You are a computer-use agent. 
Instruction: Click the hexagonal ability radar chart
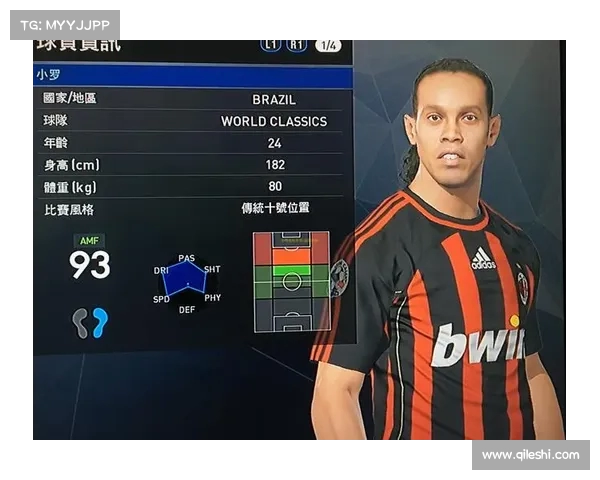[x=186, y=282]
